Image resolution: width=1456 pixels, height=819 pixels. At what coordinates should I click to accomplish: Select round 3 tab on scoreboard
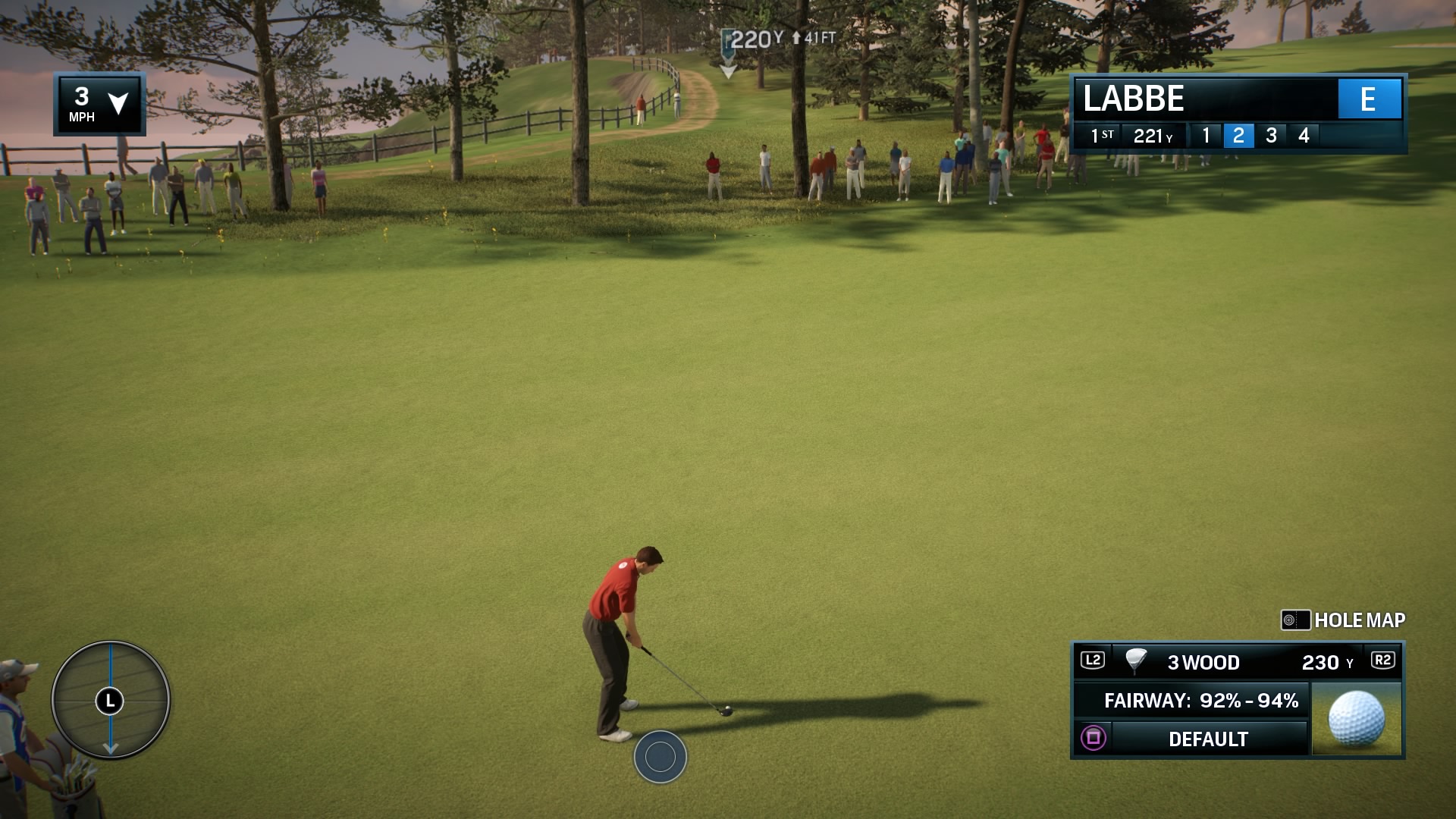(x=1270, y=135)
